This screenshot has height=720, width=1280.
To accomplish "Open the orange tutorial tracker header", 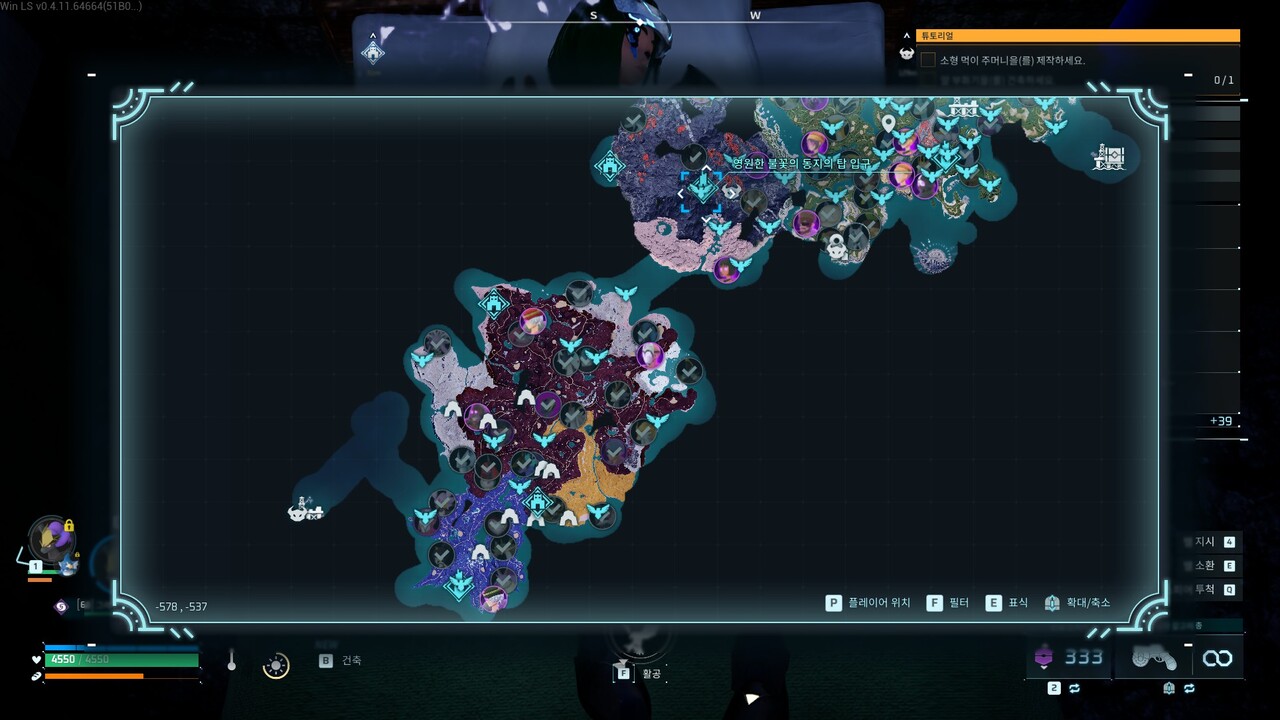I will pyautogui.click(x=1077, y=36).
